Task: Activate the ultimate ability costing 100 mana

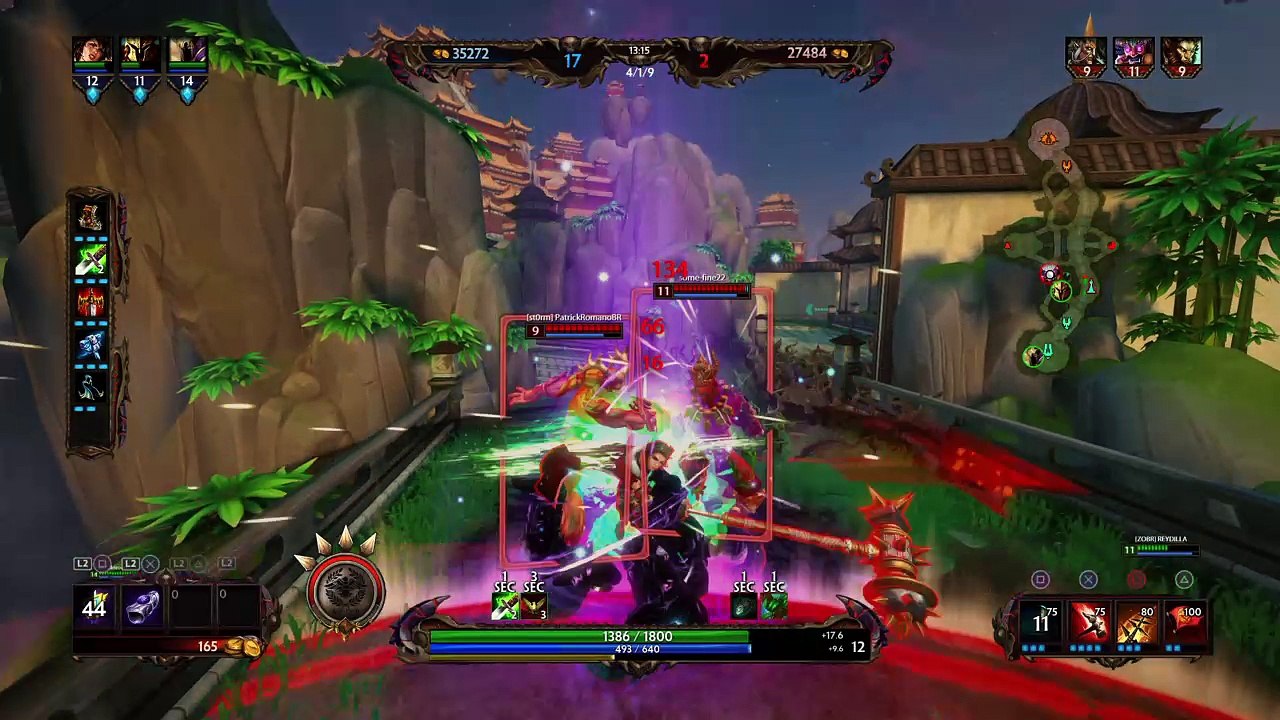Action: coord(1184,623)
